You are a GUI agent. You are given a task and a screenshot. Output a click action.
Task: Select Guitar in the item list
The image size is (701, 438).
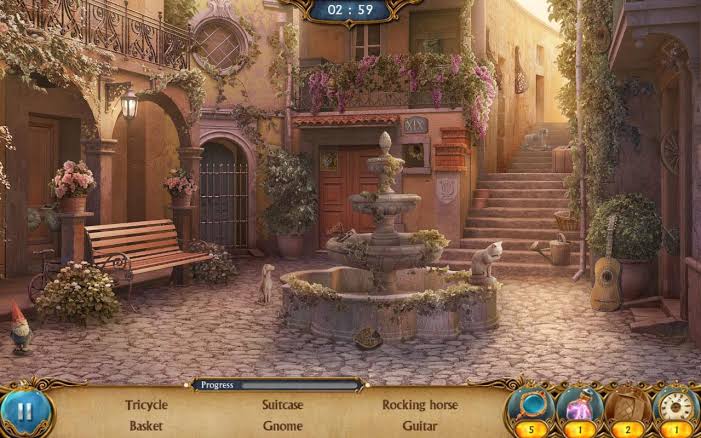pyautogui.click(x=420, y=425)
